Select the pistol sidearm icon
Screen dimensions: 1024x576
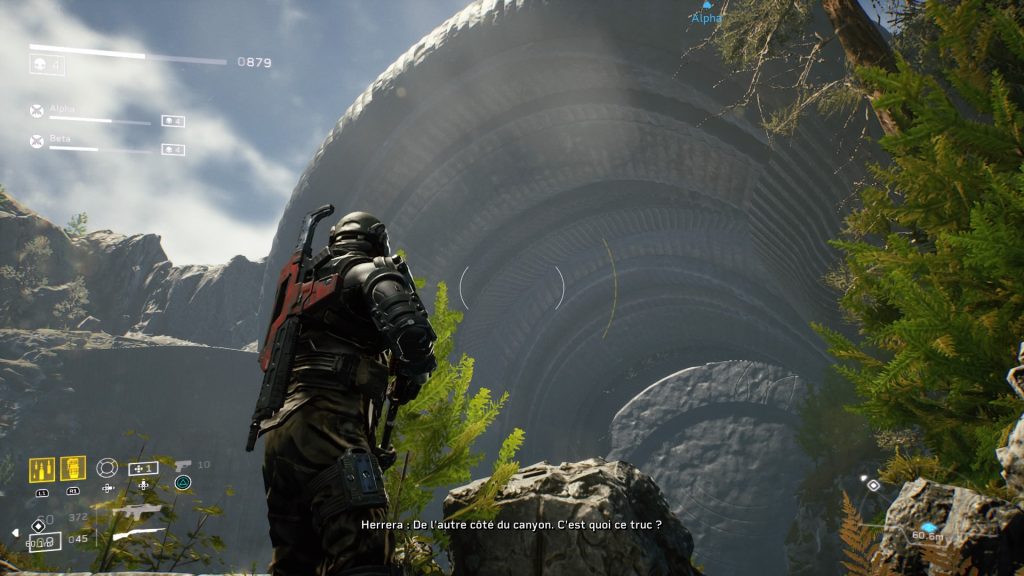183,465
